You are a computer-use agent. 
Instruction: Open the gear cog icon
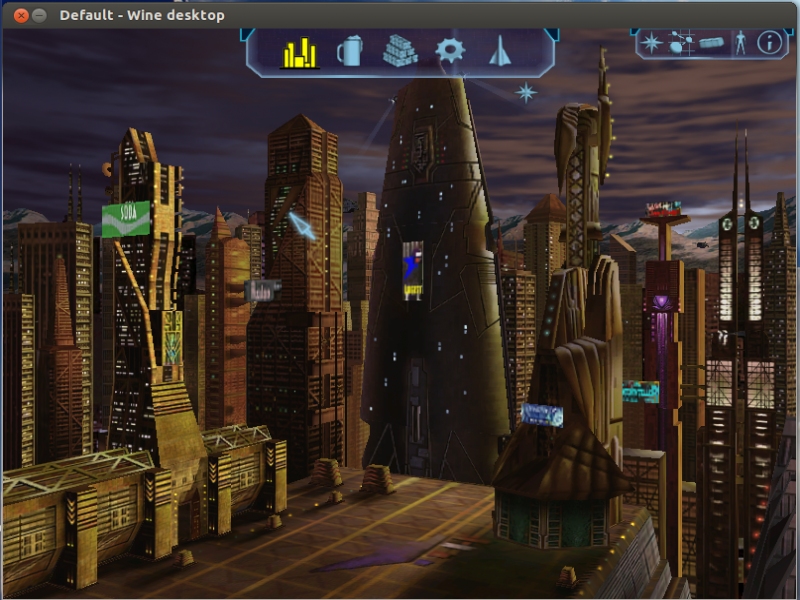pos(450,51)
